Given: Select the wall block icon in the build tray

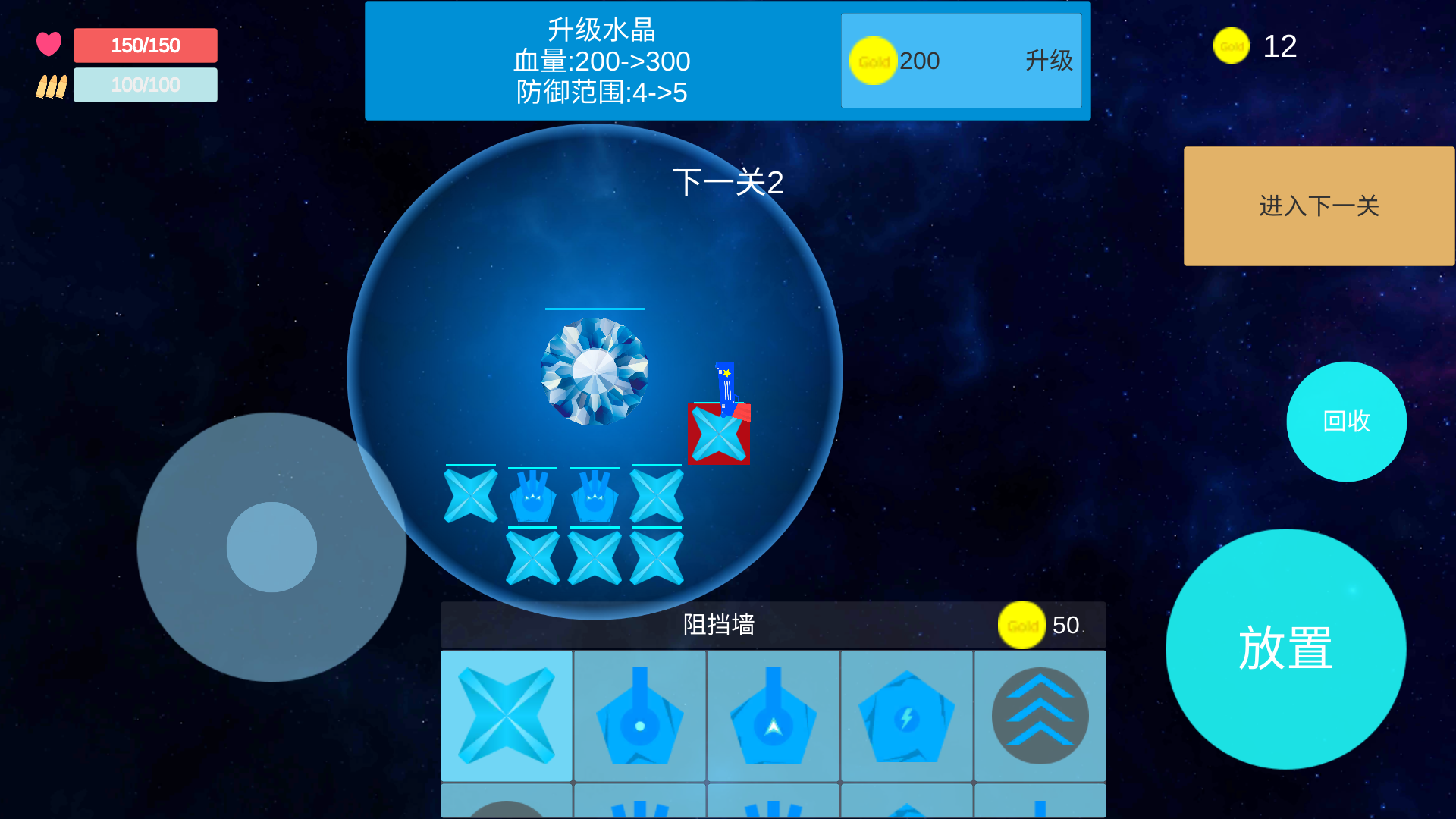Looking at the screenshot, I should coord(506,716).
